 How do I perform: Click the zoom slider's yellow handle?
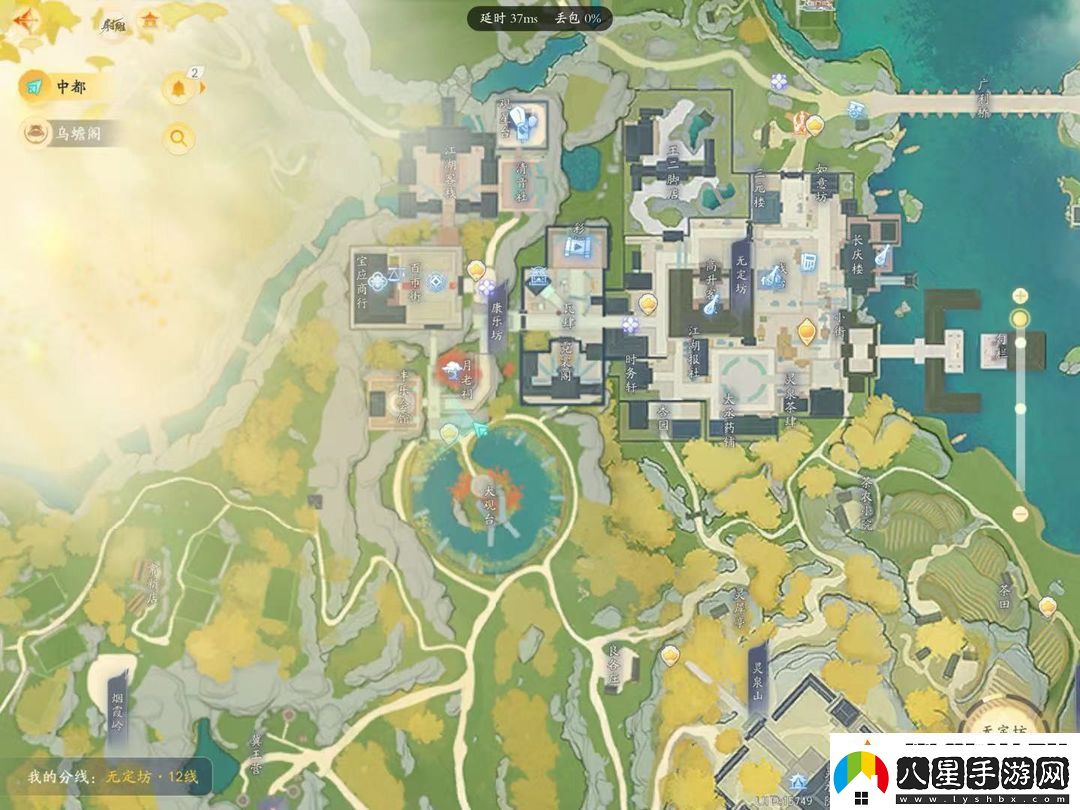pos(1019,319)
